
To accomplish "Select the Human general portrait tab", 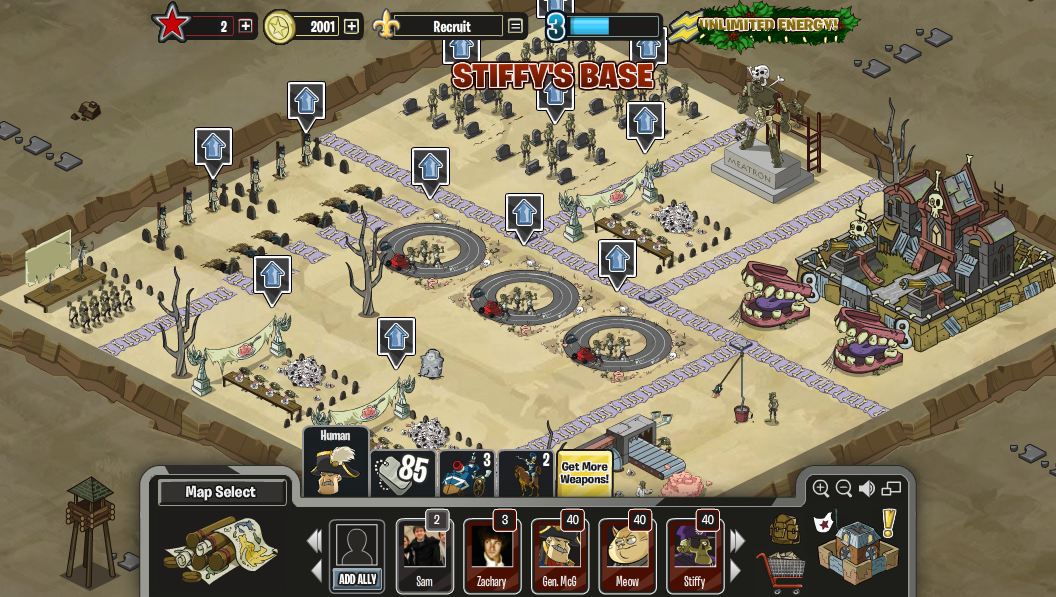I will tap(335, 463).
